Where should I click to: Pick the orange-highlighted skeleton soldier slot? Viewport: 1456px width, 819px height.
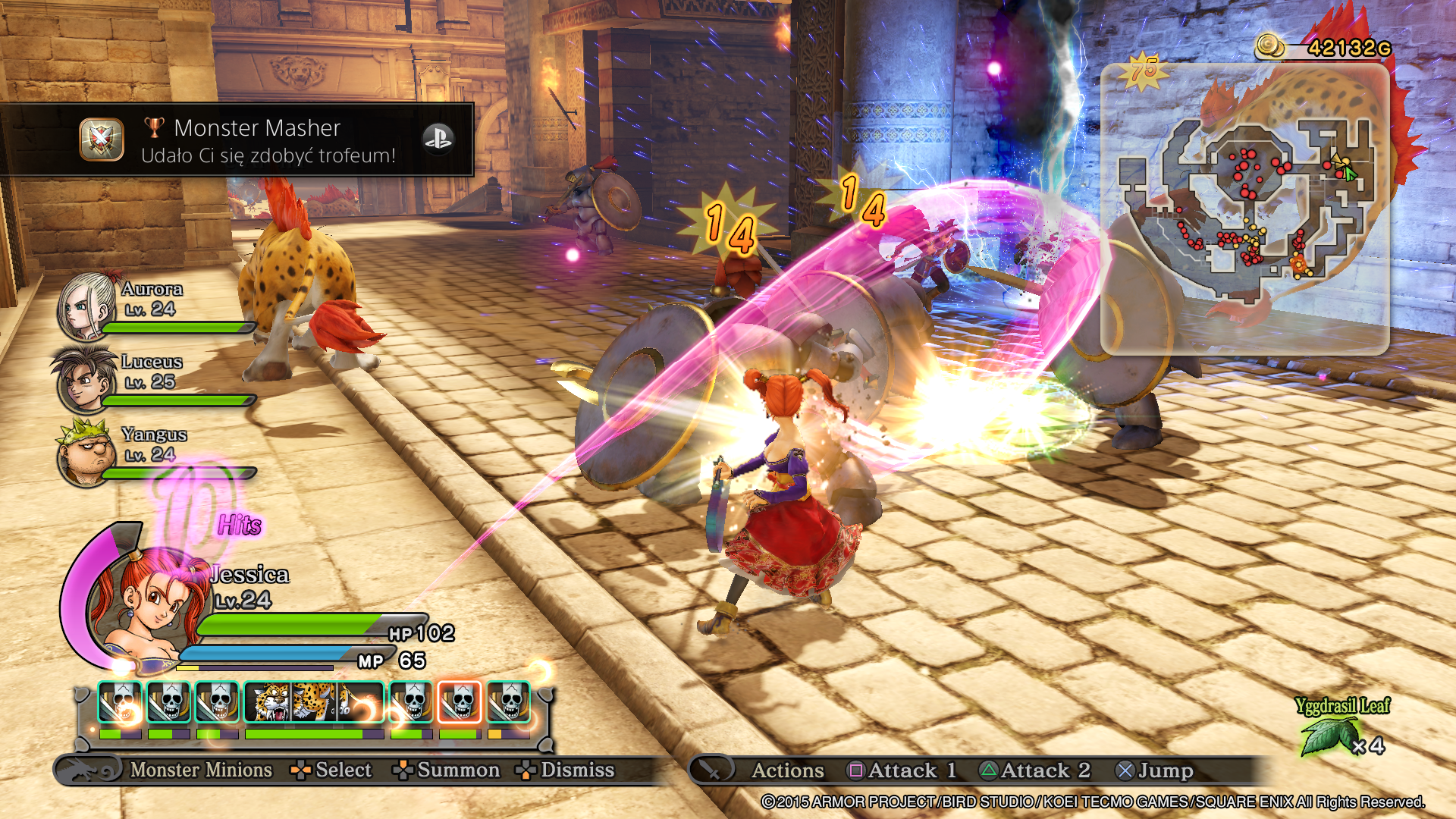[460, 702]
